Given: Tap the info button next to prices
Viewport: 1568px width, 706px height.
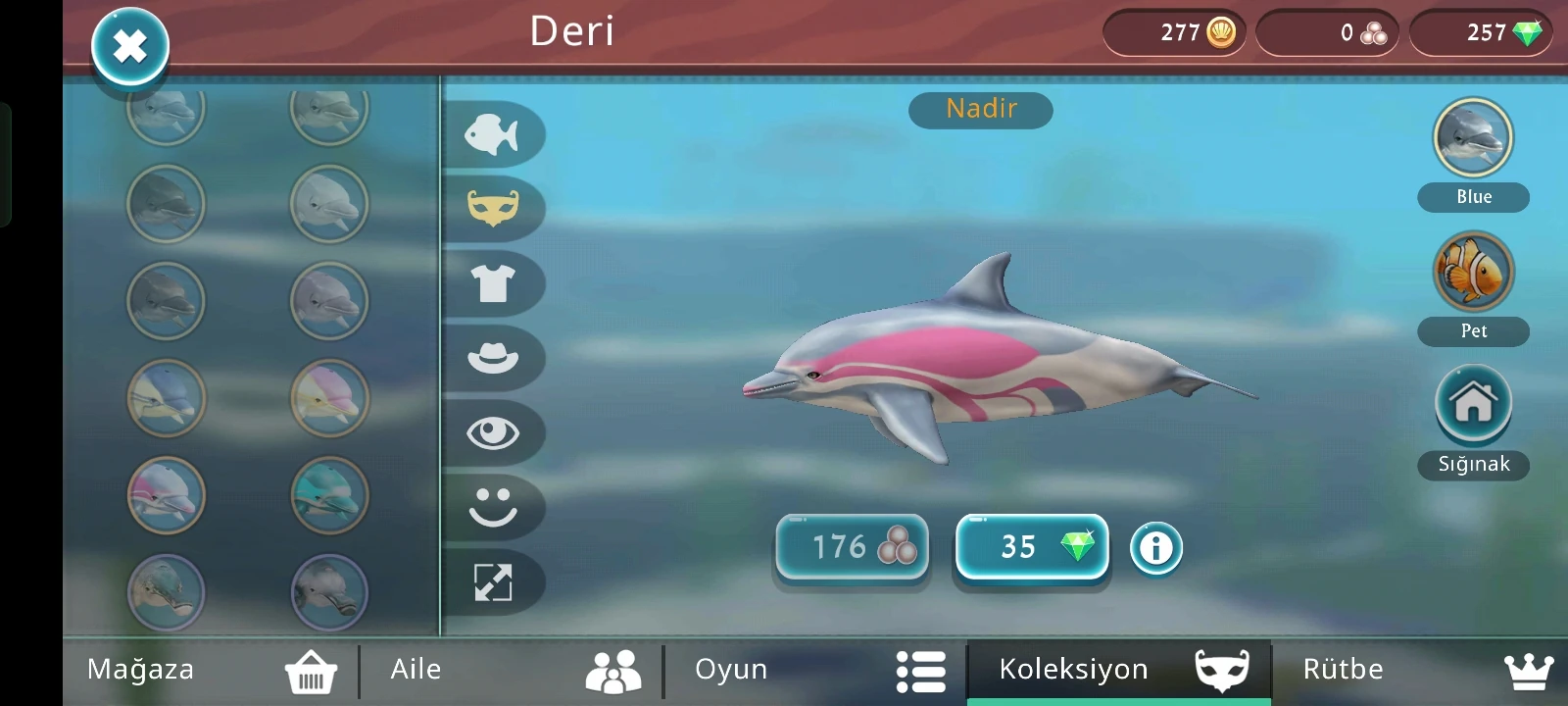Looking at the screenshot, I should tap(1157, 548).
